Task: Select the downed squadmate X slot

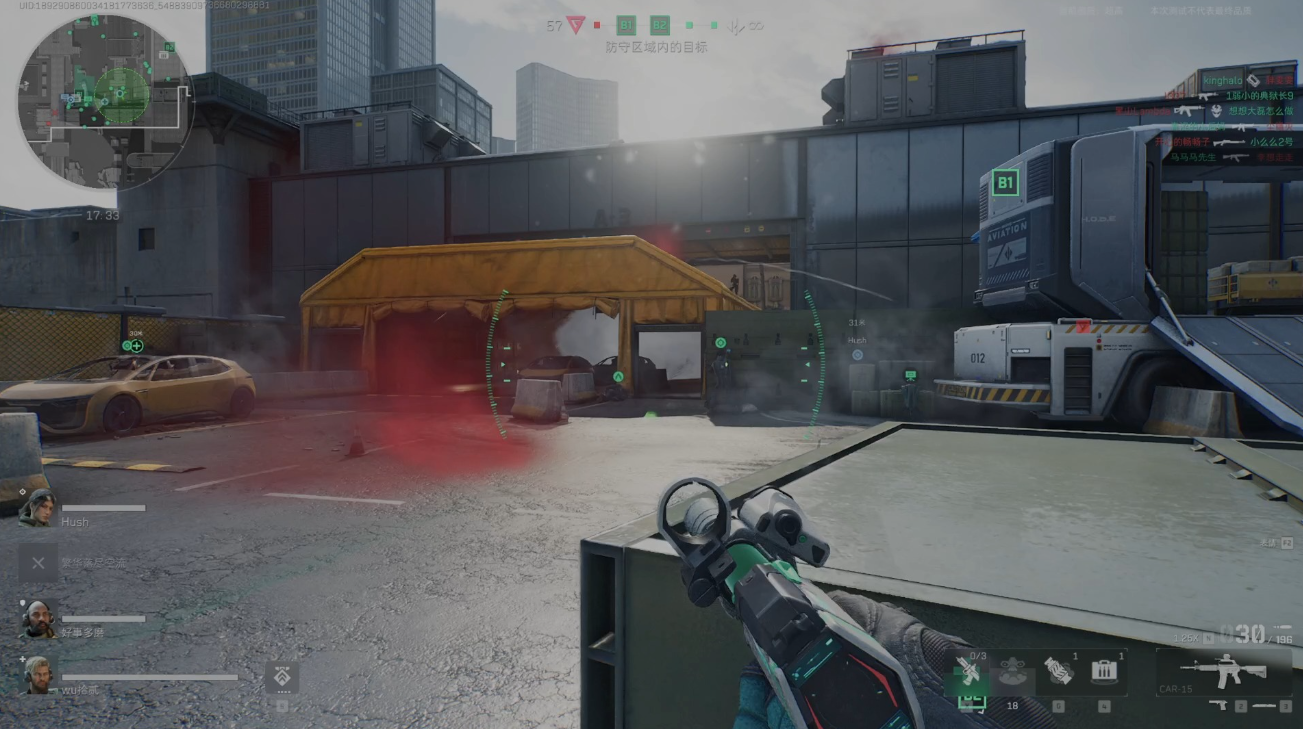Action: [38, 563]
